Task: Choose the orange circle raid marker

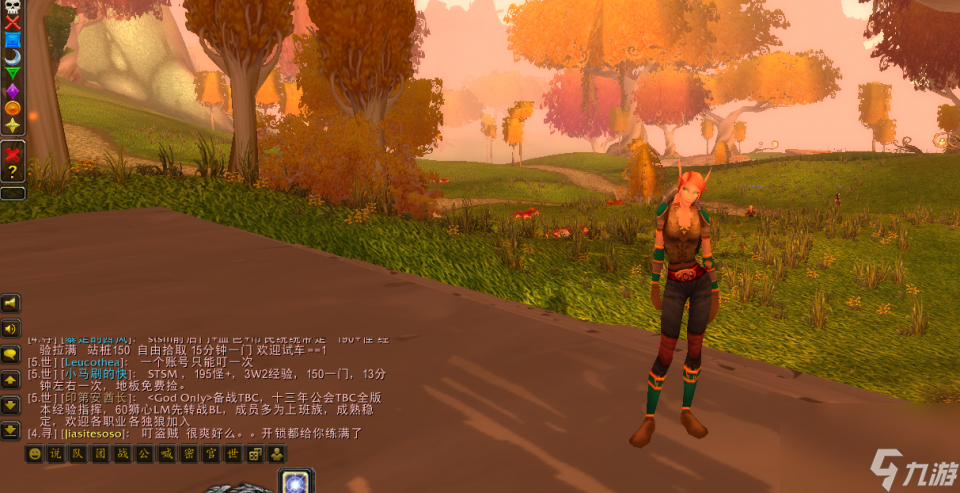Action: pyautogui.click(x=13, y=107)
